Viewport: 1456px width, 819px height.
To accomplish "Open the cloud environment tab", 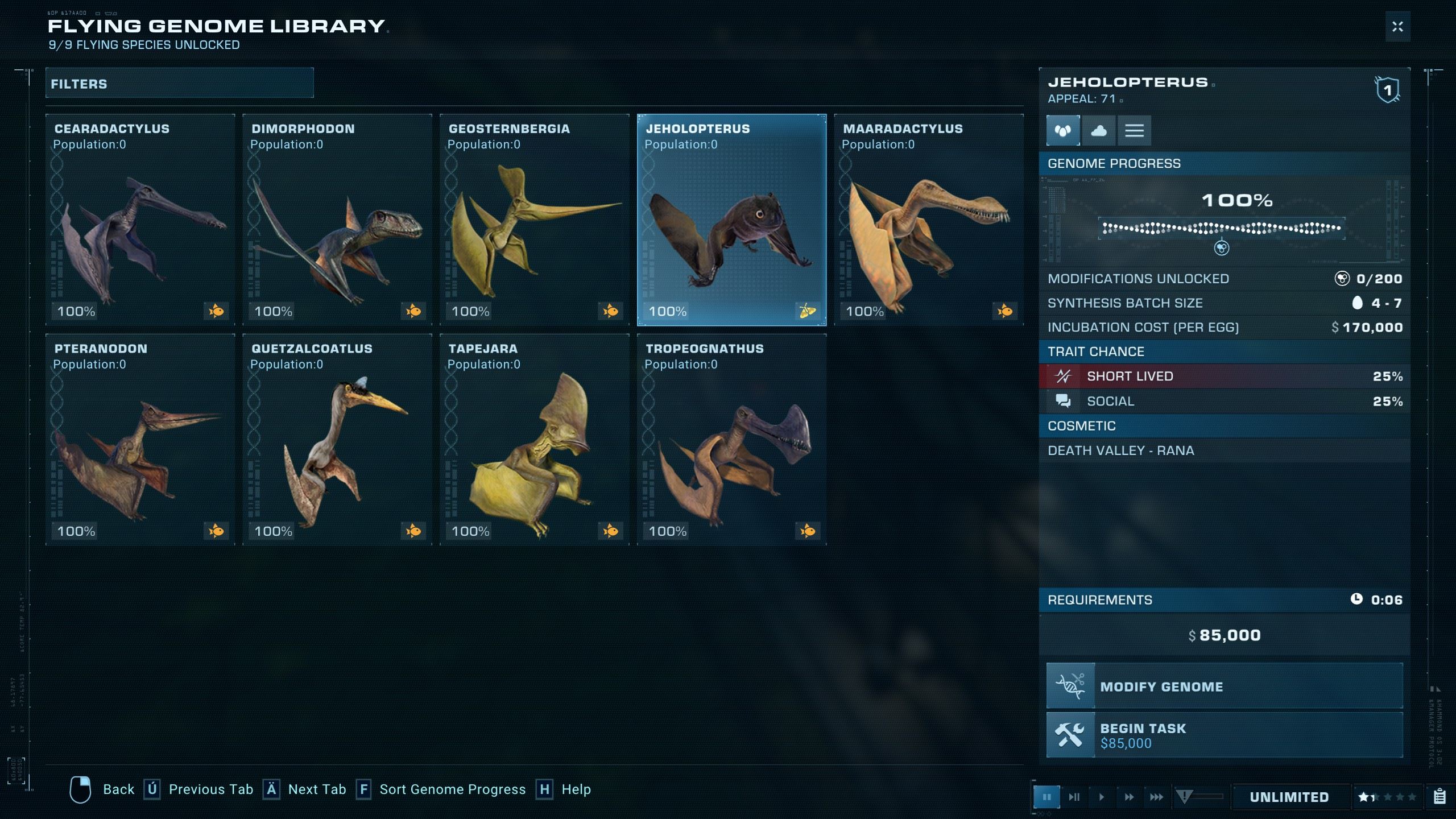I will click(x=1099, y=131).
